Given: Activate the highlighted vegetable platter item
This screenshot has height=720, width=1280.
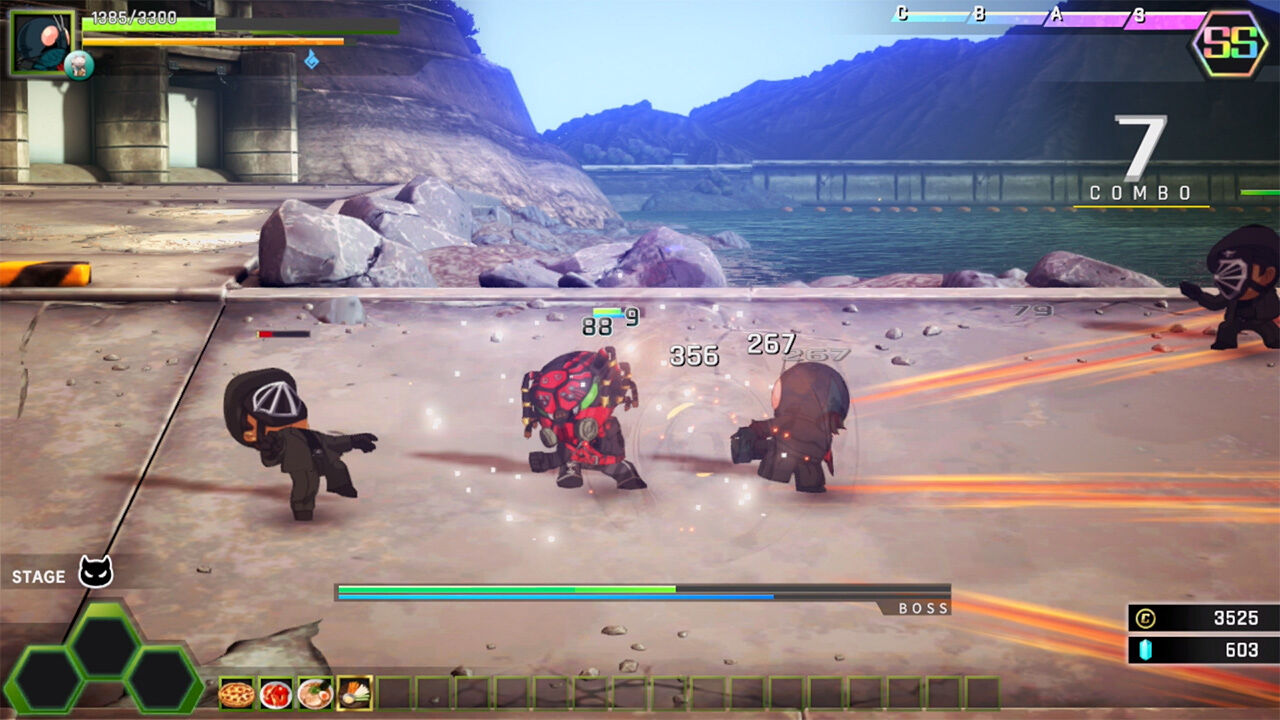Looking at the screenshot, I should [353, 692].
